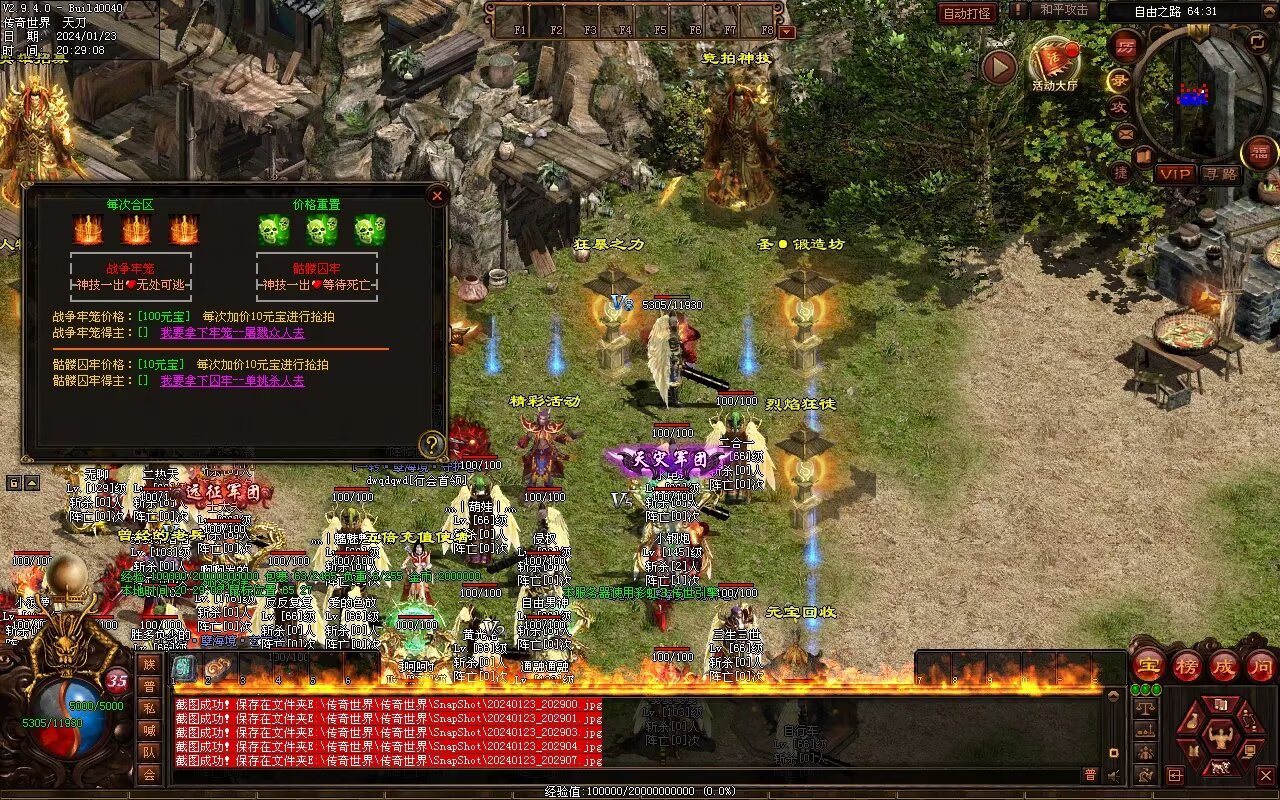1280x800 pixels.
Task: Select the 队 team chat channel
Action: pos(149,752)
